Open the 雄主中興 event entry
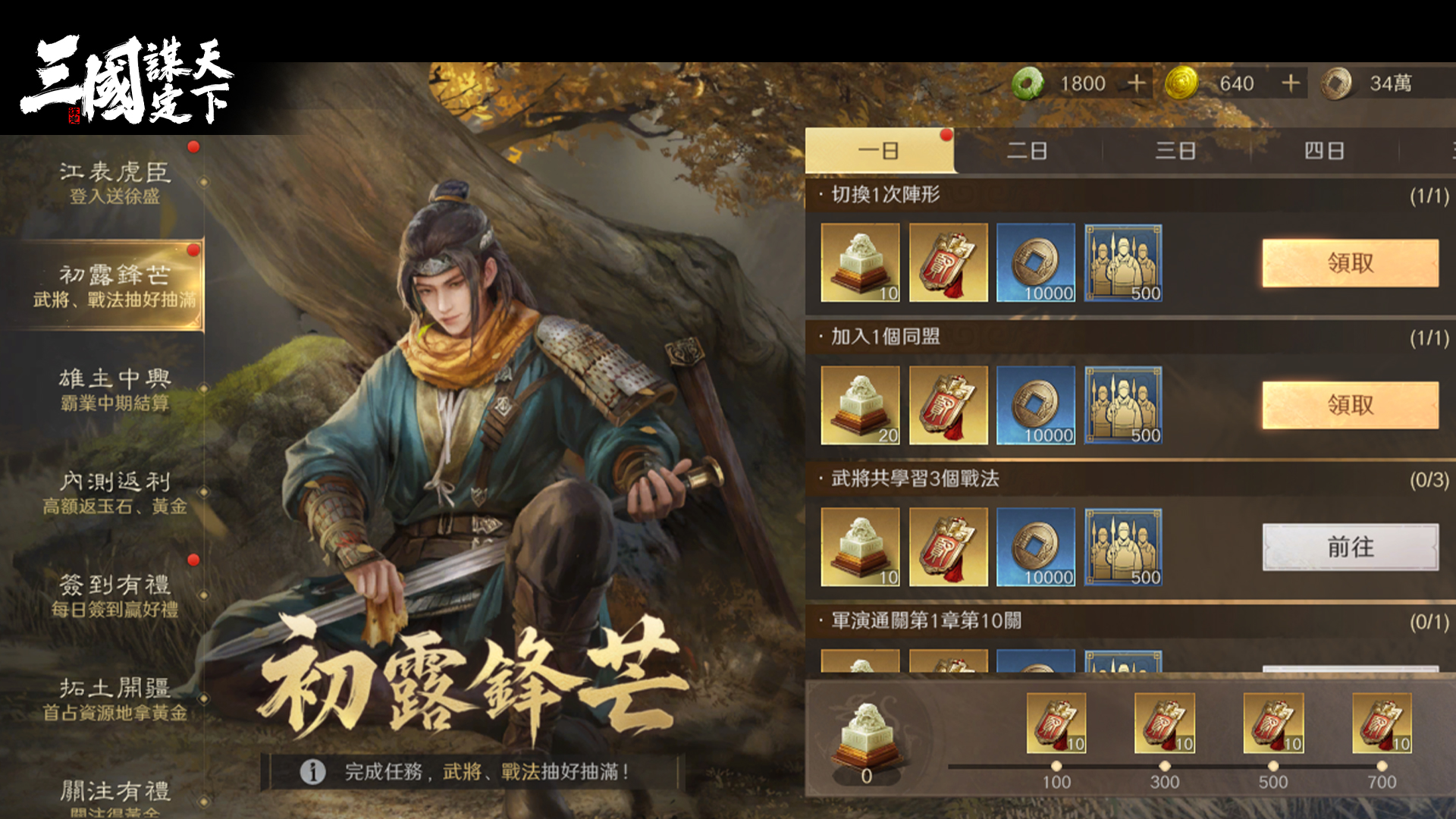The width and height of the screenshot is (1456, 819). pyautogui.click(x=114, y=389)
